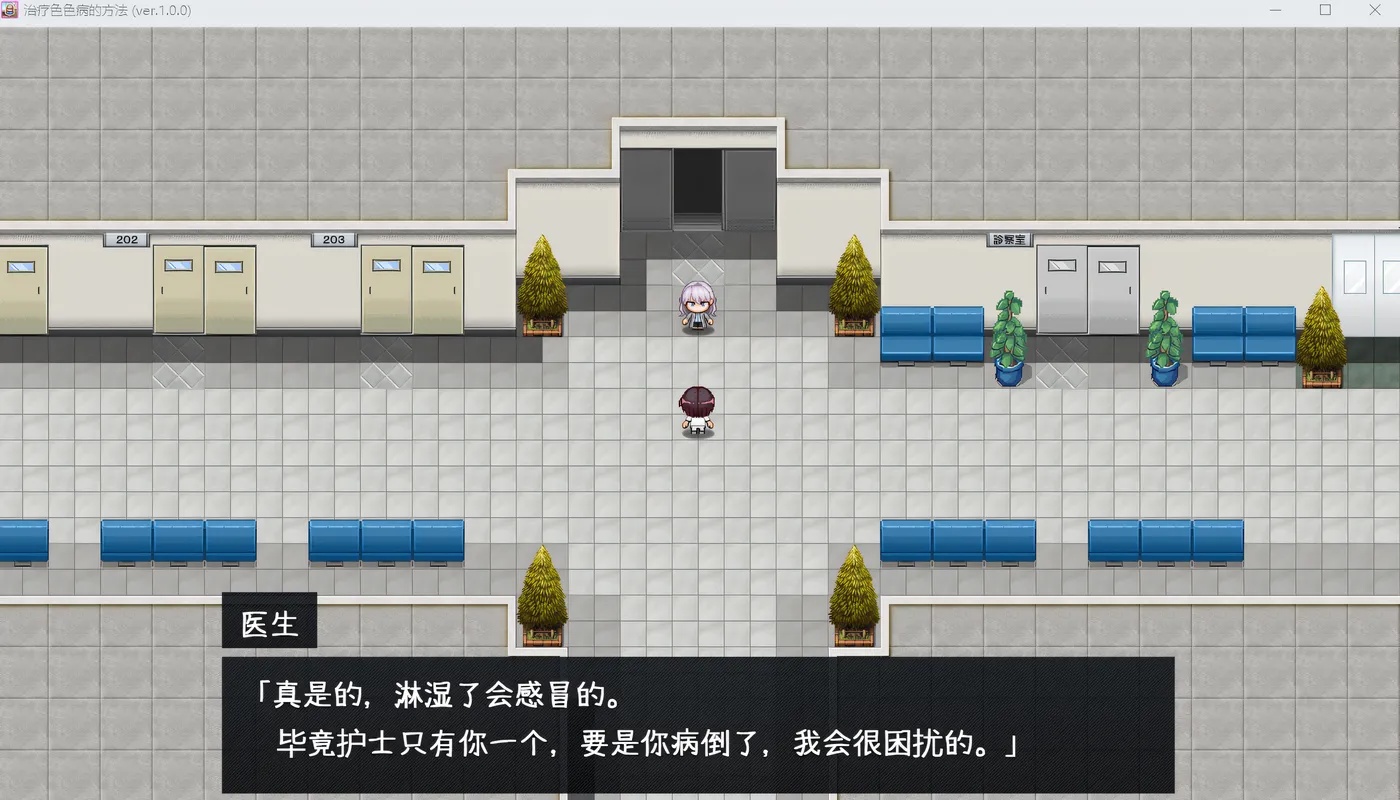Click the game application icon in the title bar
The image size is (1400, 800).
12,10
